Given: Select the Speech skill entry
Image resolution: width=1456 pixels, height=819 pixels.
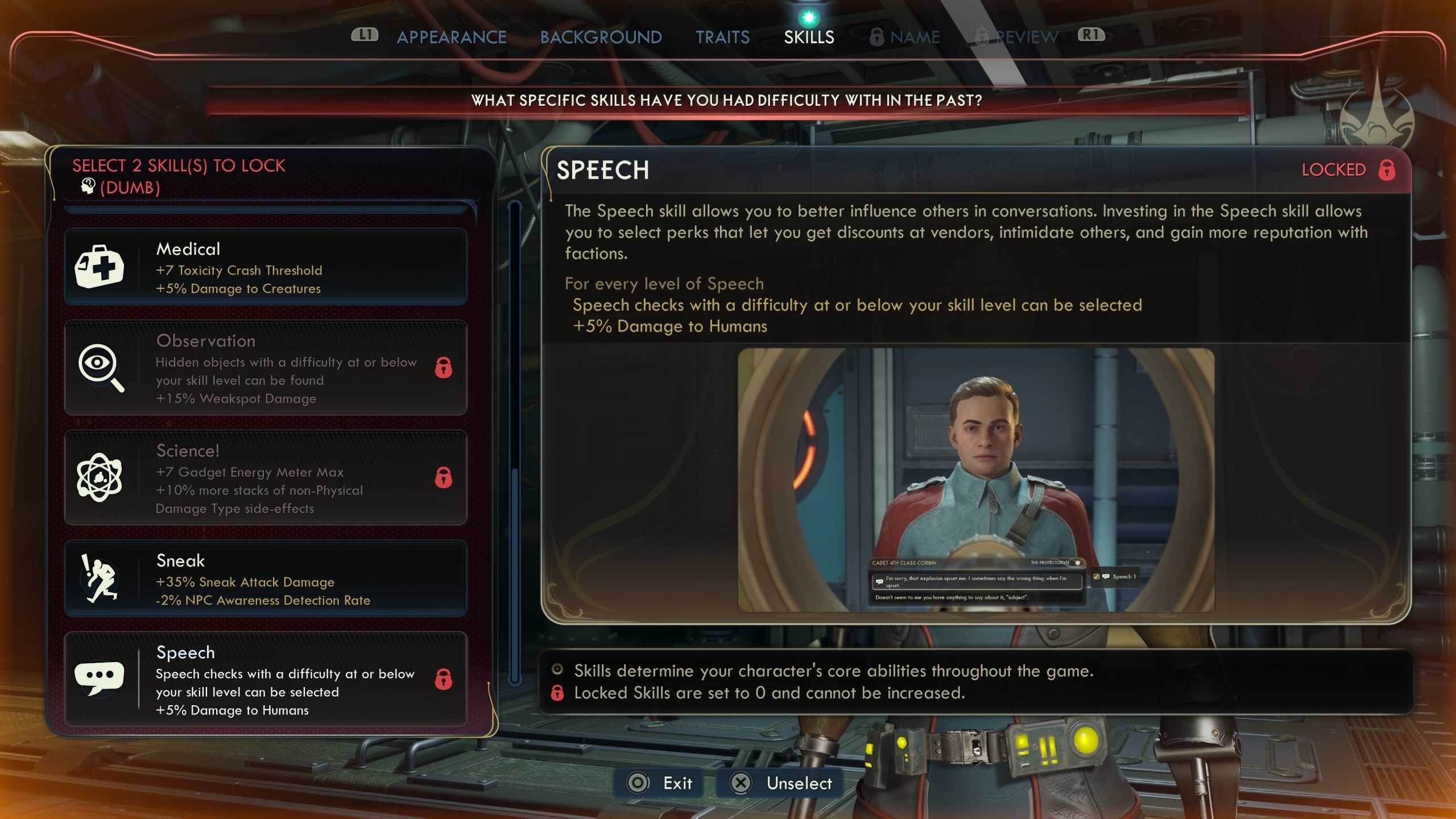Looking at the screenshot, I should point(266,680).
